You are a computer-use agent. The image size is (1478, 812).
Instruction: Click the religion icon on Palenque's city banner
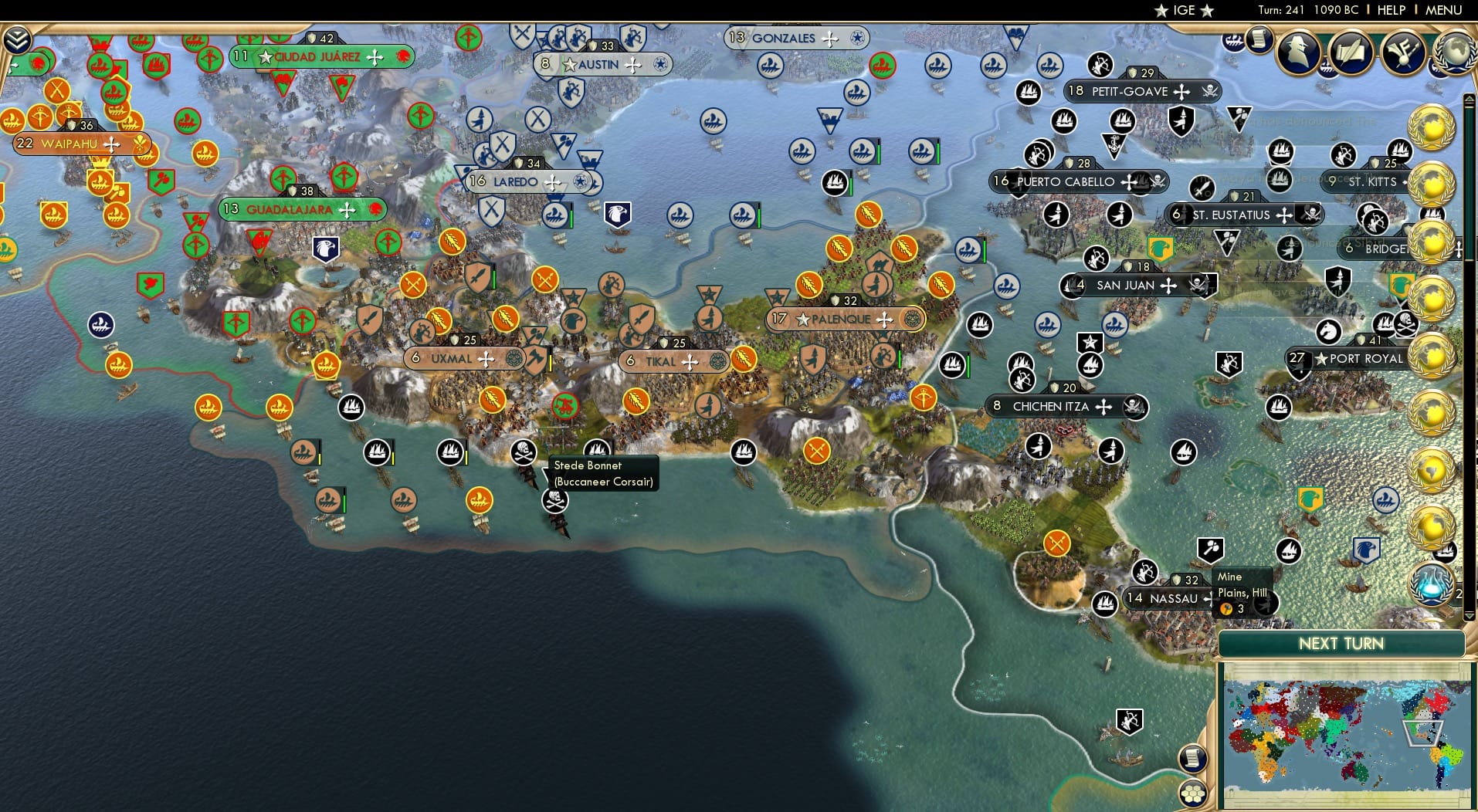[x=913, y=318]
